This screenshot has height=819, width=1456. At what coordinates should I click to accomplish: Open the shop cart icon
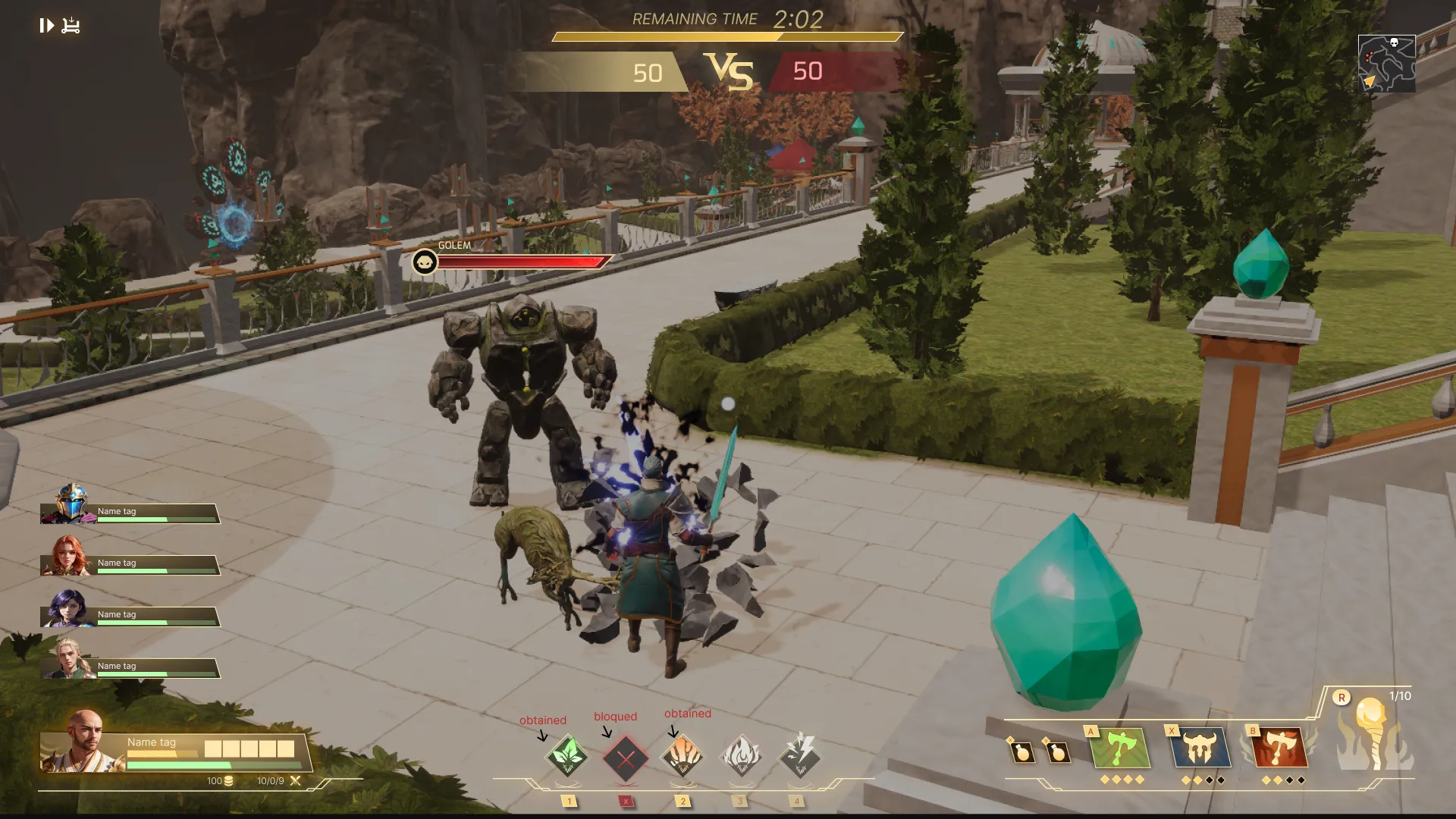[71, 26]
